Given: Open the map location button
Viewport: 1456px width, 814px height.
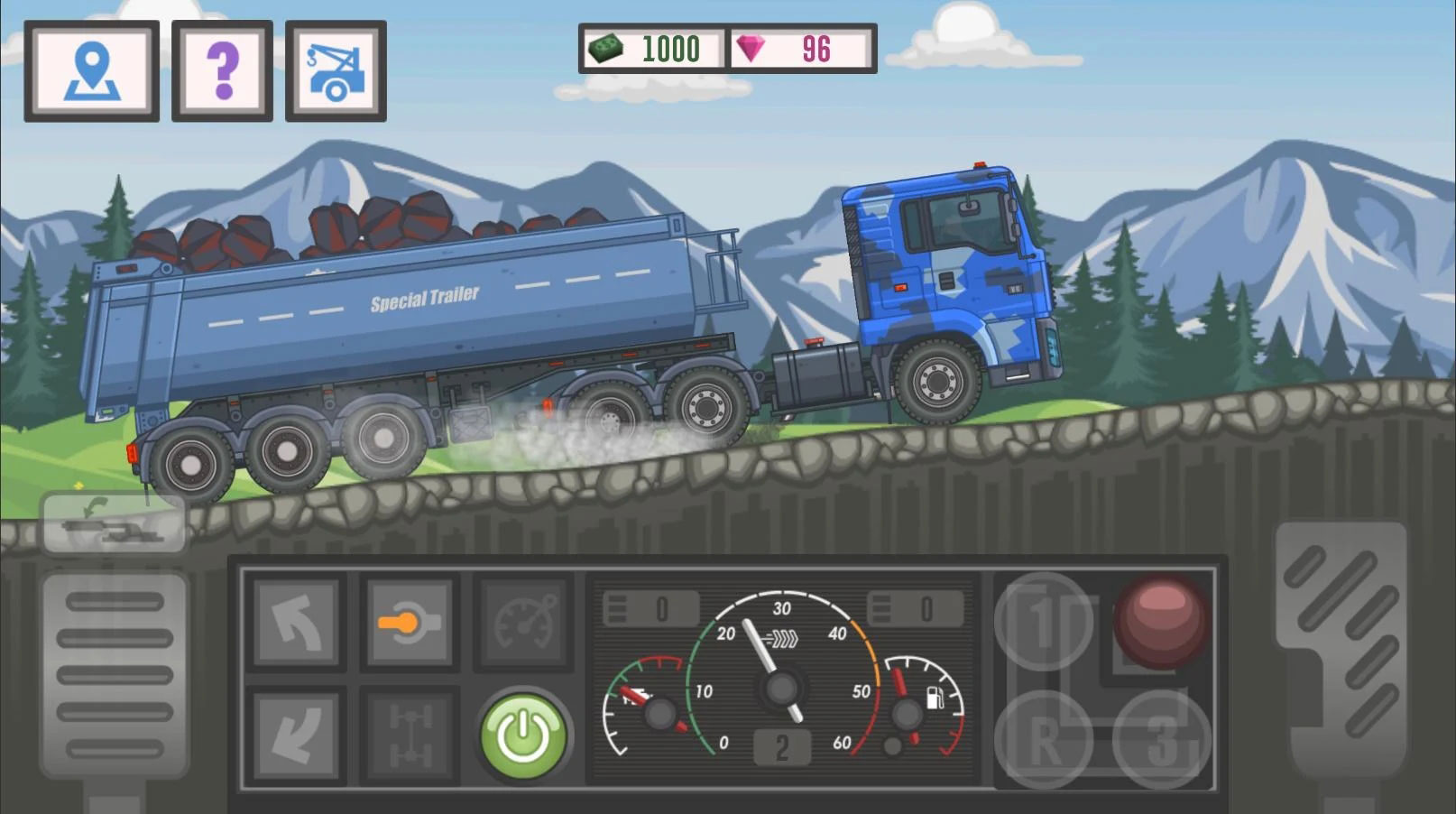Looking at the screenshot, I should coord(92,71).
